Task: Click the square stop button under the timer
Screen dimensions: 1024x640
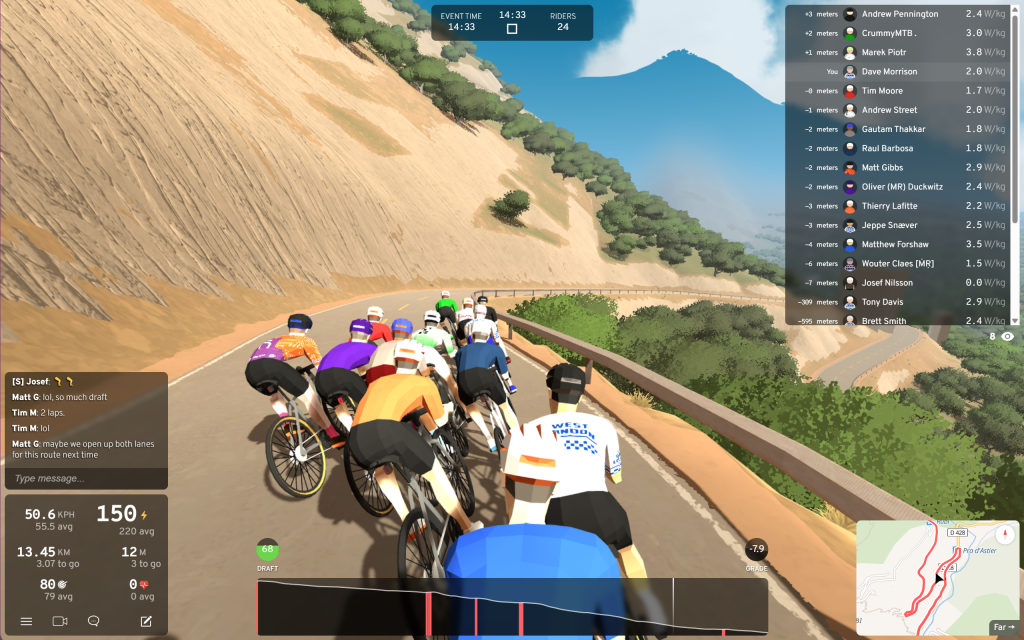Action: (x=512, y=29)
